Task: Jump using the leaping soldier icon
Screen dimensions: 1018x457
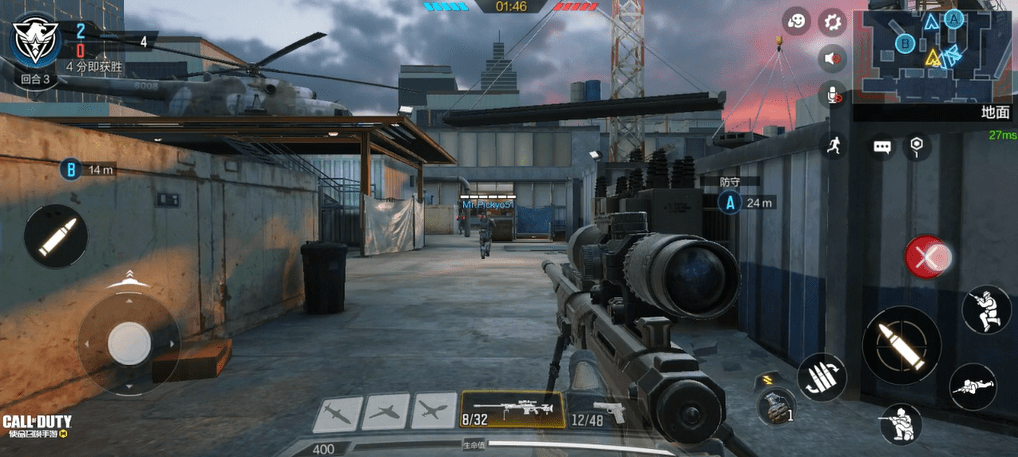Action: click(985, 309)
